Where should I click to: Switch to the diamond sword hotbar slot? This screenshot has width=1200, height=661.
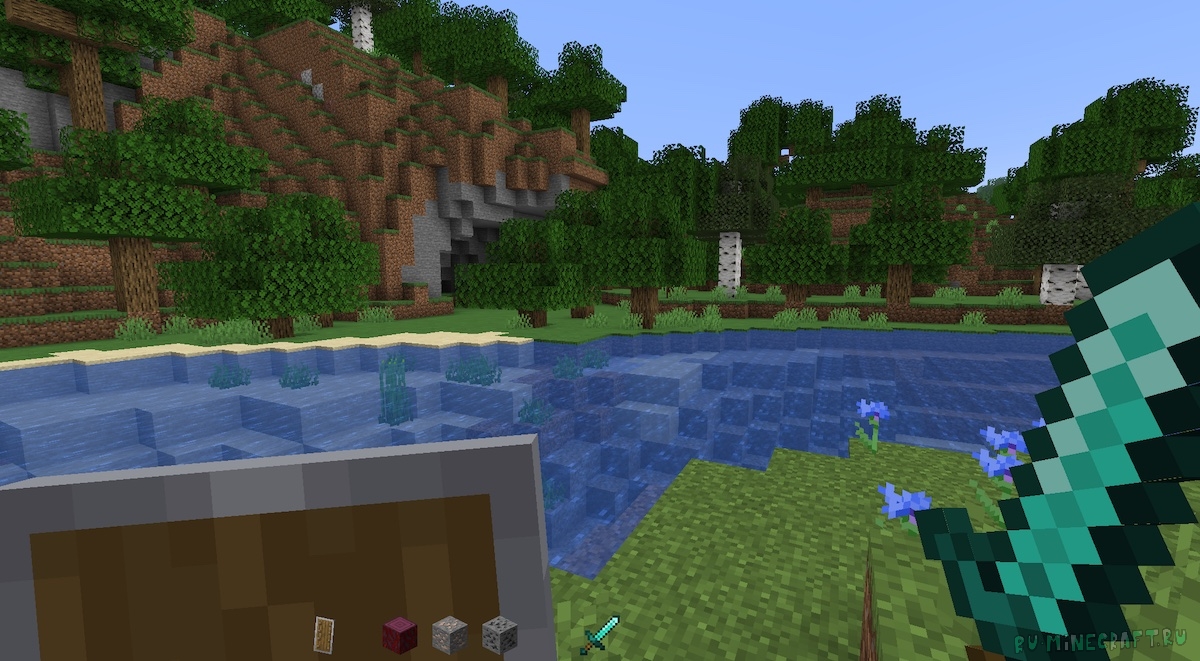tap(600, 635)
